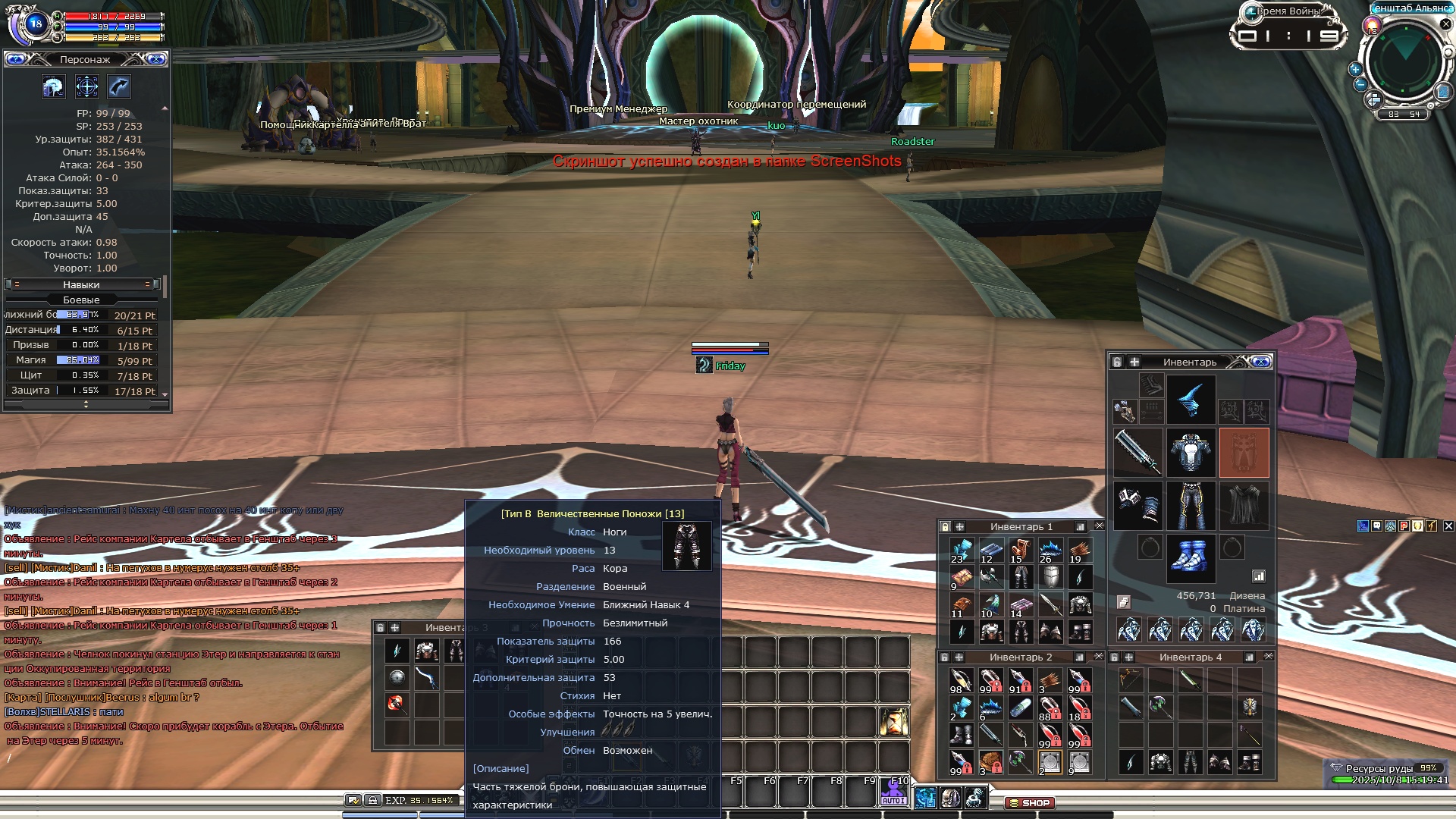Close the main Инвентарь window
The width and height of the screenshot is (1456, 819).
tap(1261, 362)
